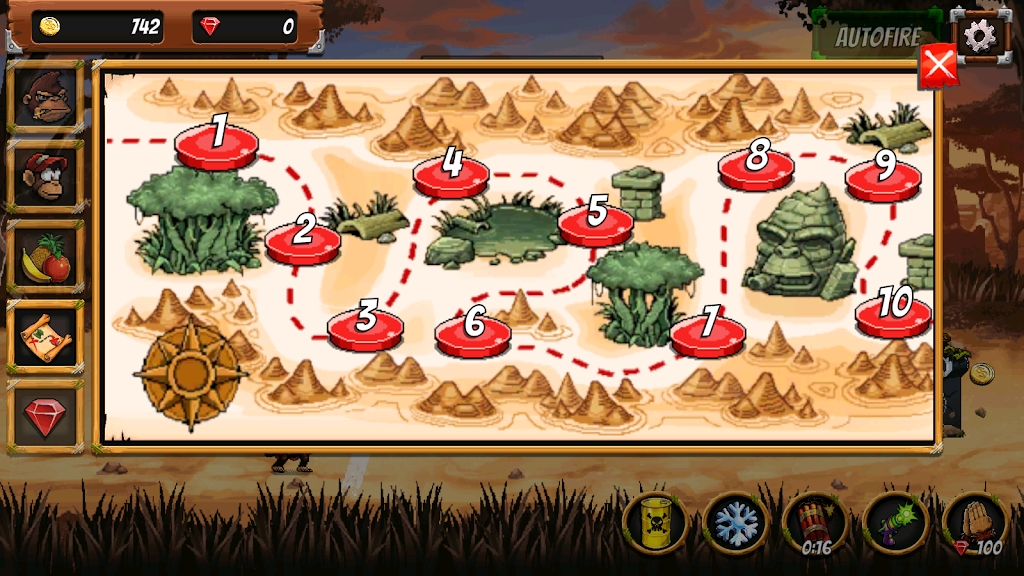Open level 7 on the map

coord(708,331)
